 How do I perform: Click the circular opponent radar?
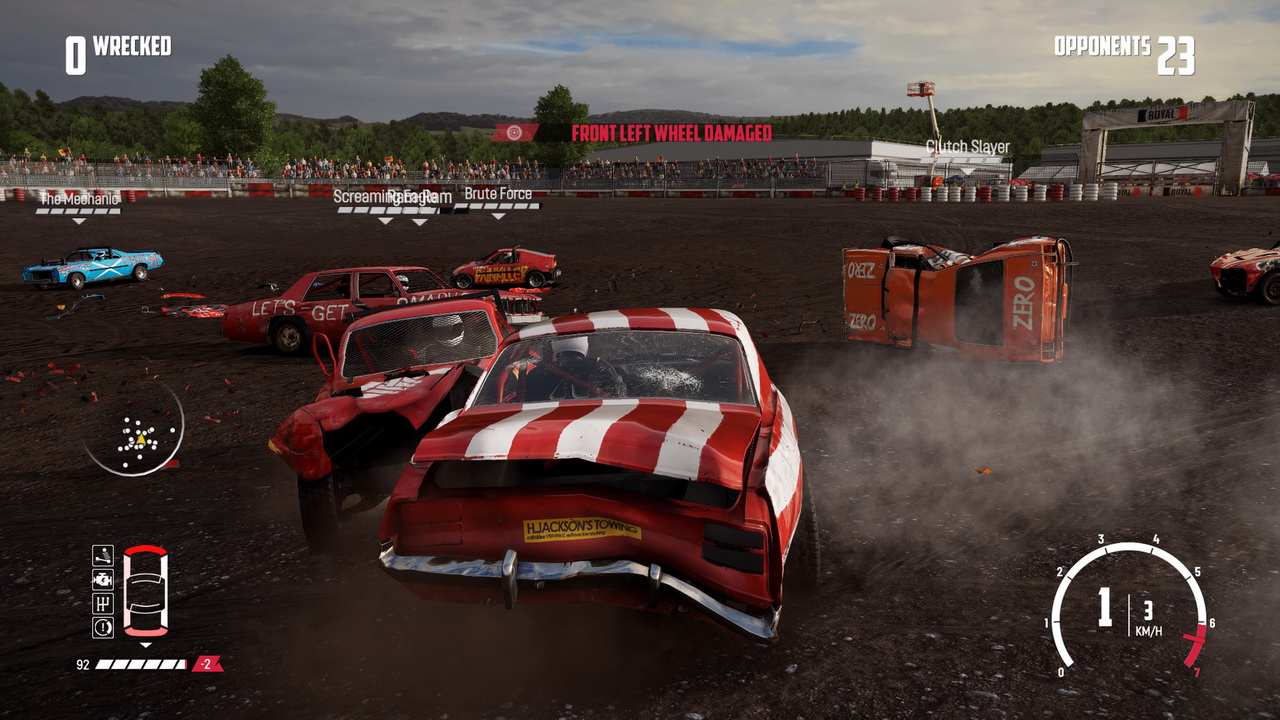tap(134, 431)
